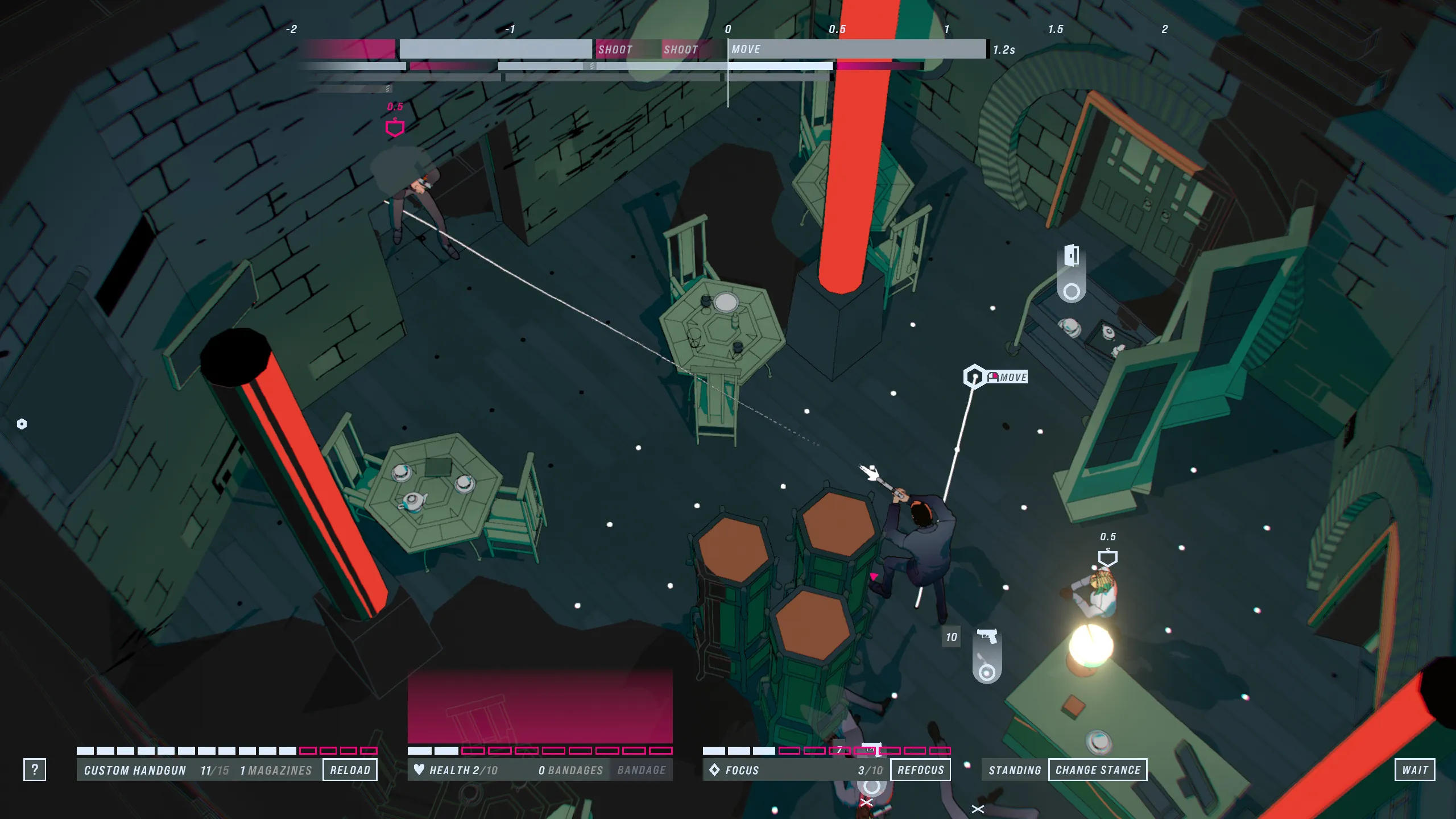The image size is (1456, 819).
Task: Select the Move waypoint marker
Action: click(974, 377)
